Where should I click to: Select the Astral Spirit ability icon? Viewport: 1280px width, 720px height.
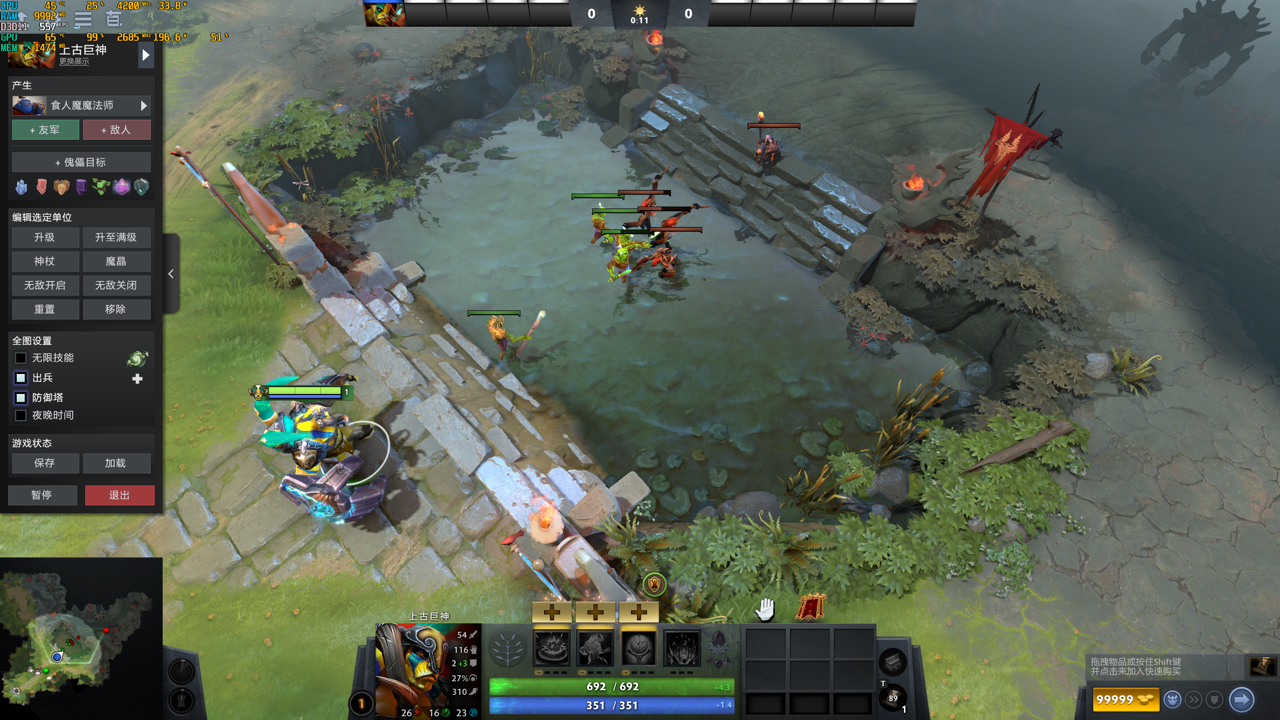pos(595,647)
